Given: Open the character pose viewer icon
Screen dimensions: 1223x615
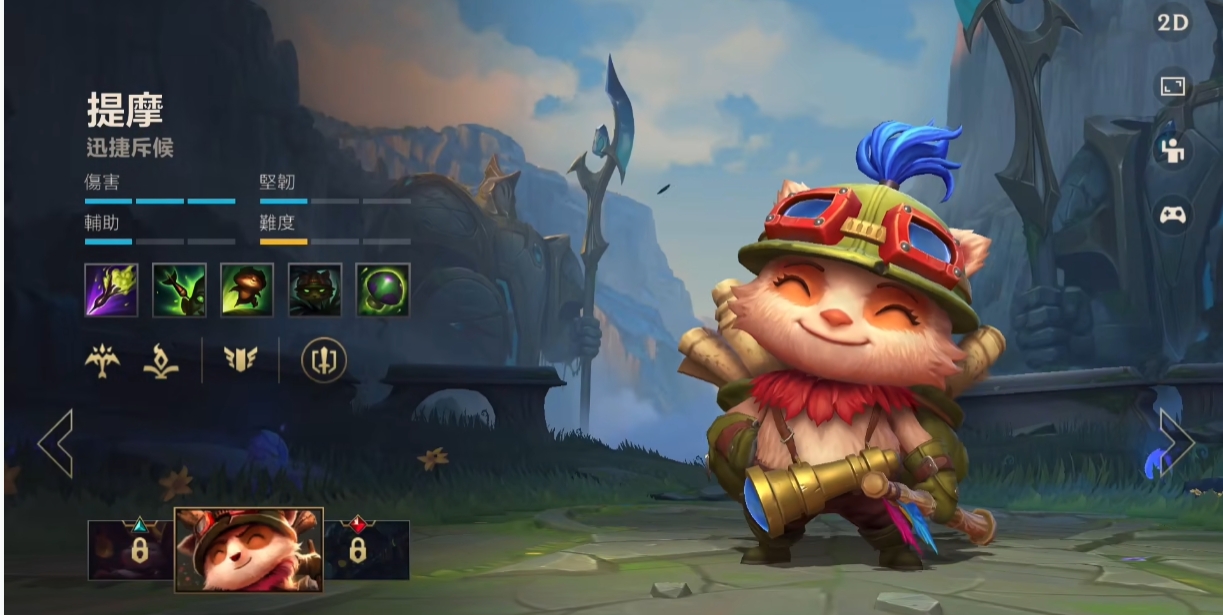Looking at the screenshot, I should click(1172, 150).
